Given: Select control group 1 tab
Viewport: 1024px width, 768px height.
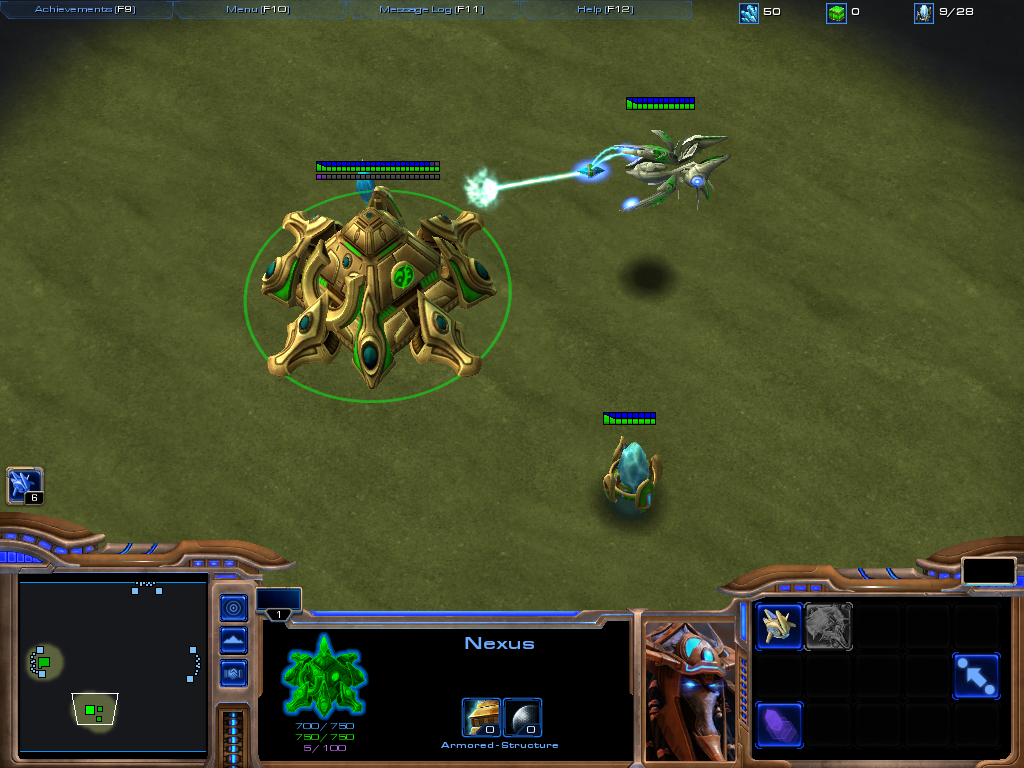Looking at the screenshot, I should pyautogui.click(x=279, y=613).
